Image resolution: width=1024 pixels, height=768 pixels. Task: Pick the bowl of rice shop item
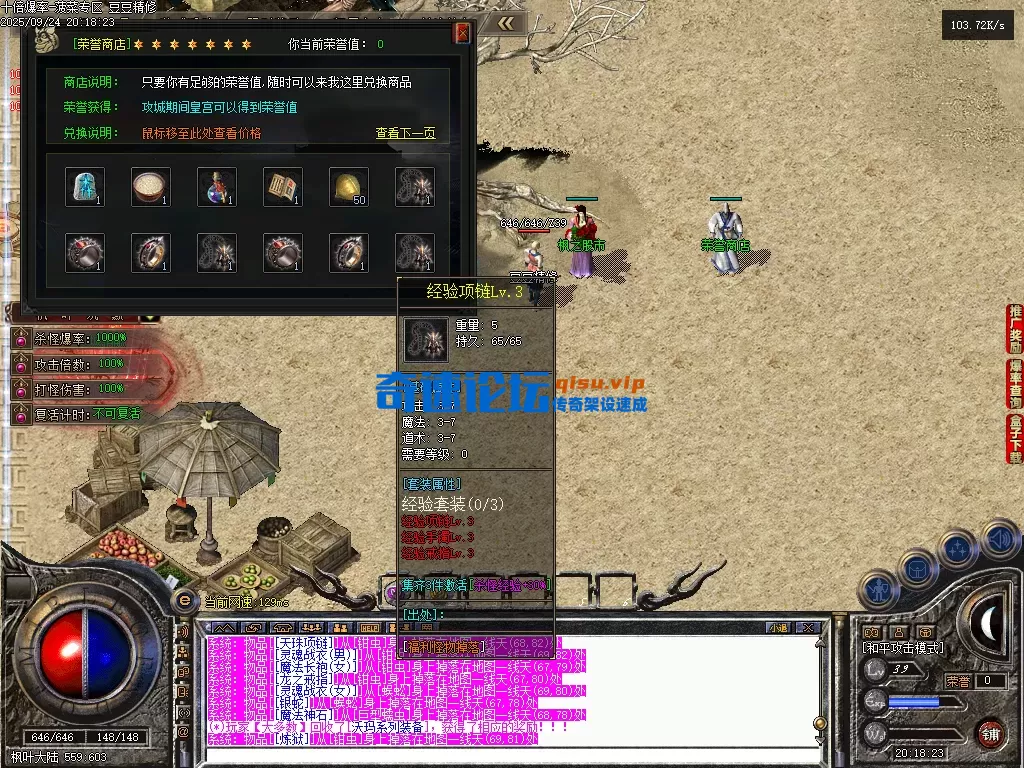click(x=151, y=187)
